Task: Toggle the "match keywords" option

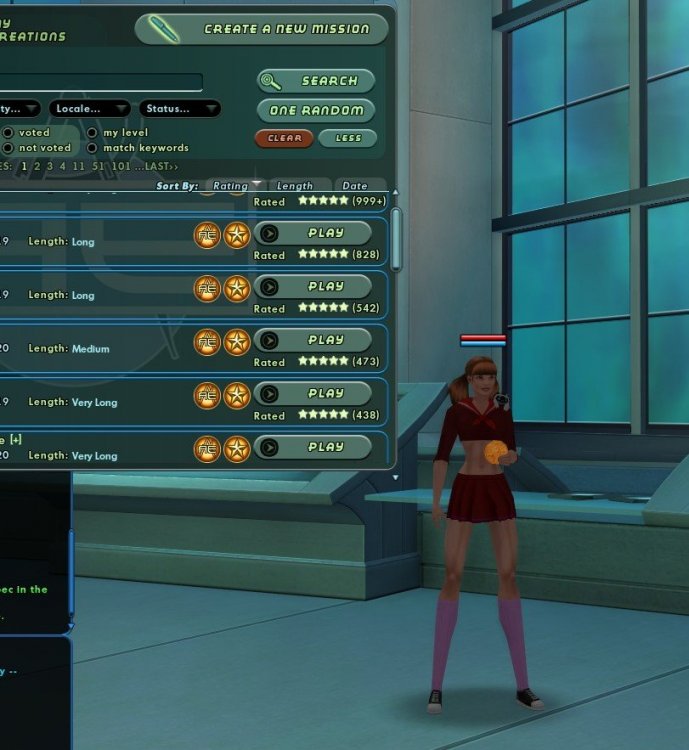Action: (x=92, y=148)
